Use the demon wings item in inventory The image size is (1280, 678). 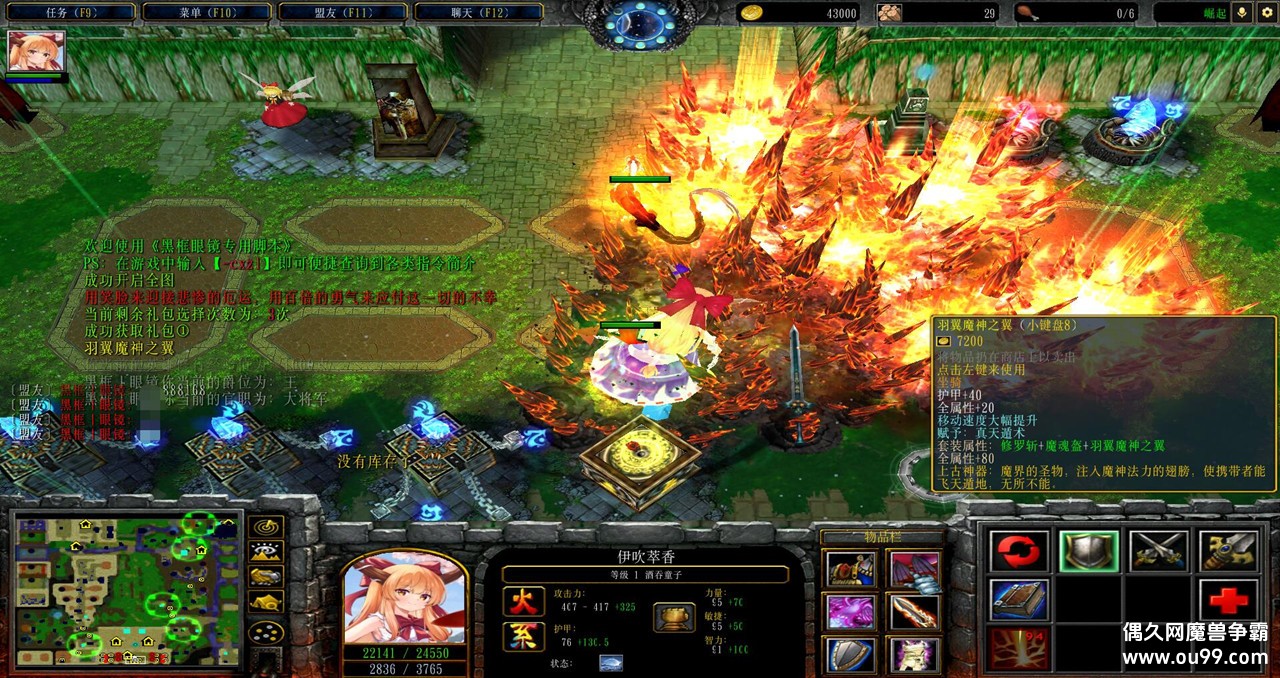point(914,570)
